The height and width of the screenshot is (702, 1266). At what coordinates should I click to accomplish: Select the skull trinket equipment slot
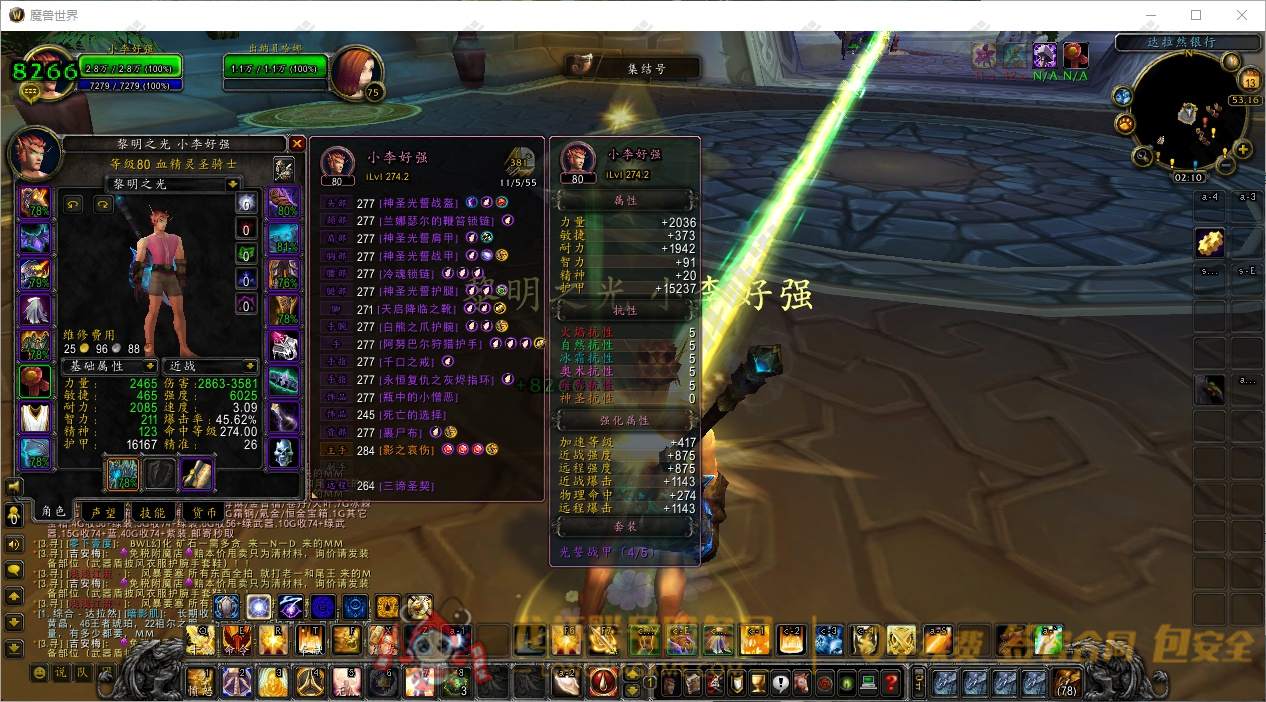(x=284, y=453)
